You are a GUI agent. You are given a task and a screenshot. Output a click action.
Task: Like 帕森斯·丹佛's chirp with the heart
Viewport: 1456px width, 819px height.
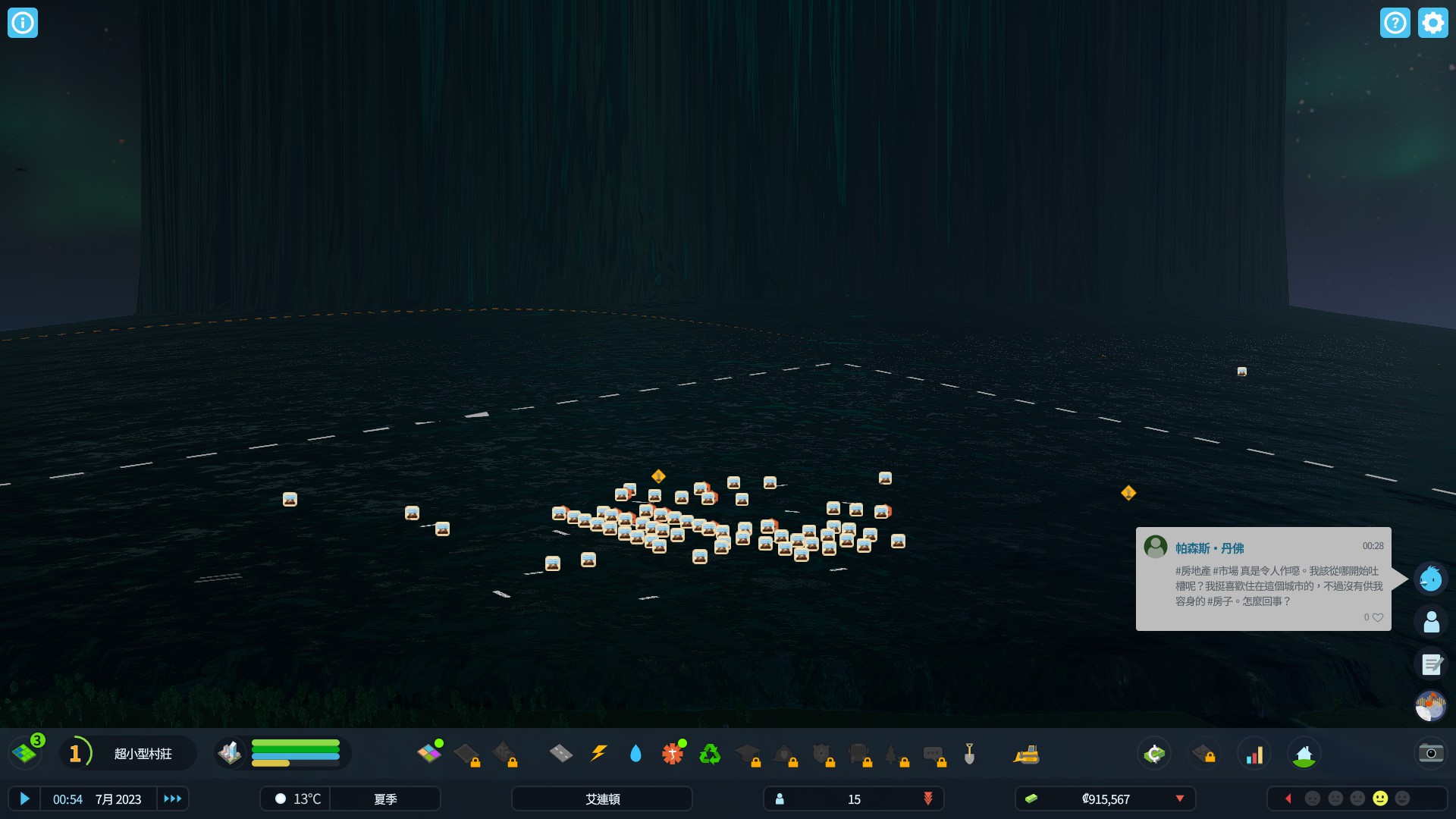pyautogui.click(x=1376, y=617)
